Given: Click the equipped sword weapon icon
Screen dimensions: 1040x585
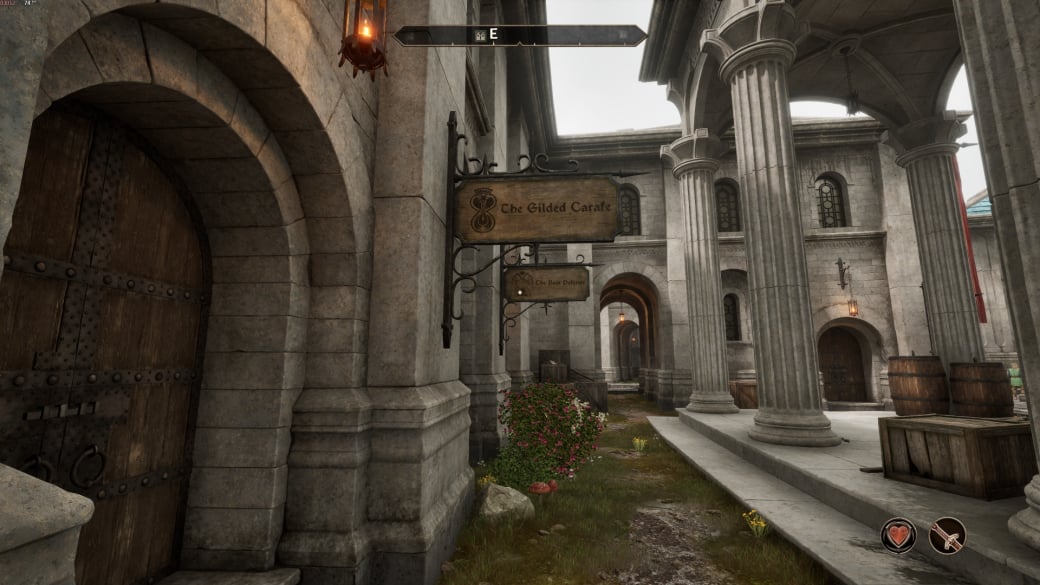Looking at the screenshot, I should click(x=946, y=536).
